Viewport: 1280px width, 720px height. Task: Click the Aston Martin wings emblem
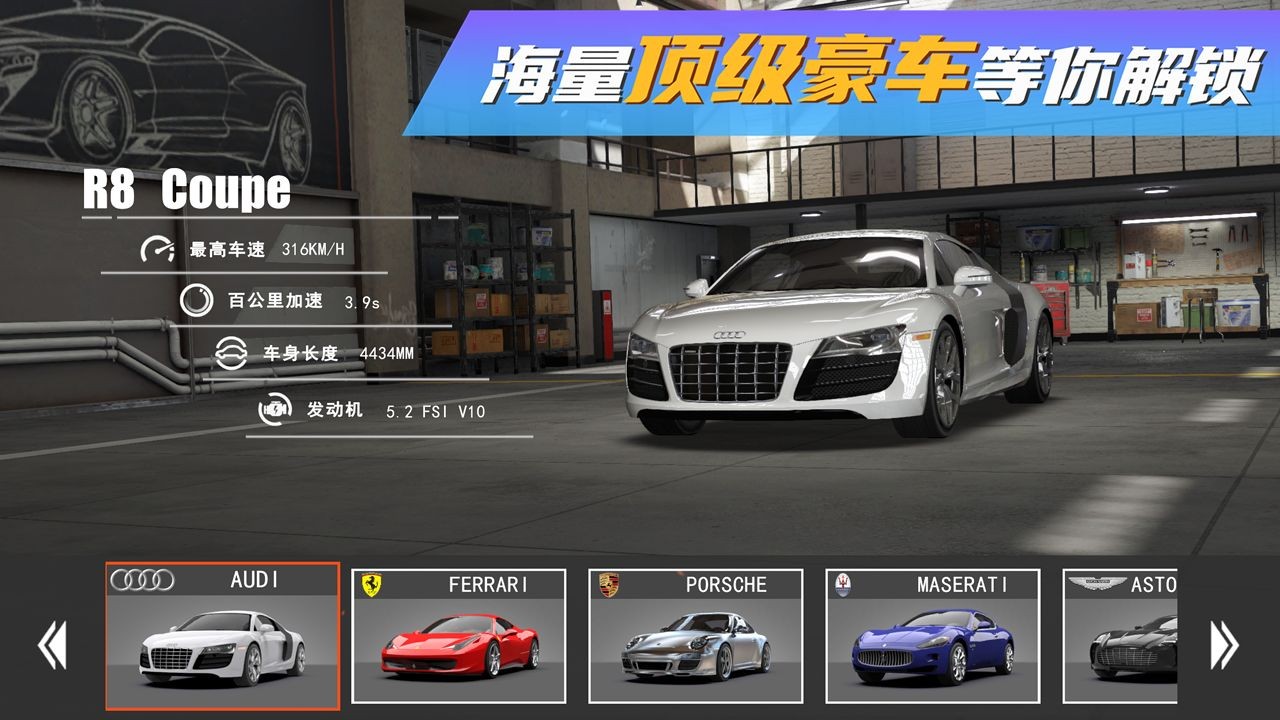pyautogui.click(x=1094, y=583)
